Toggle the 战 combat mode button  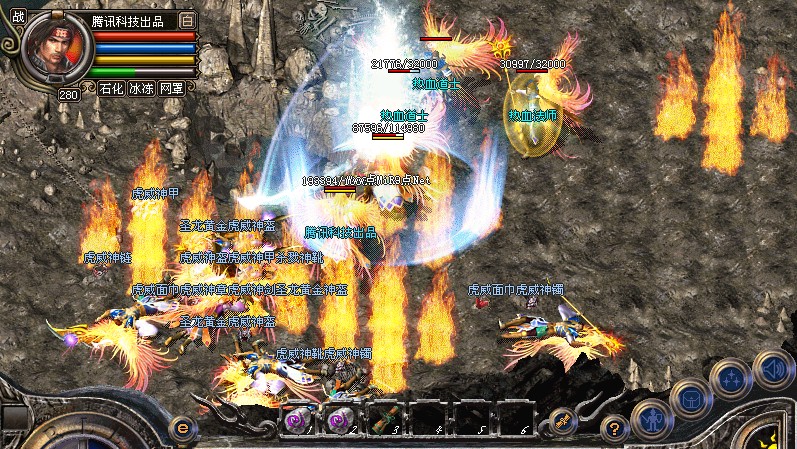pyautogui.click(x=19, y=16)
